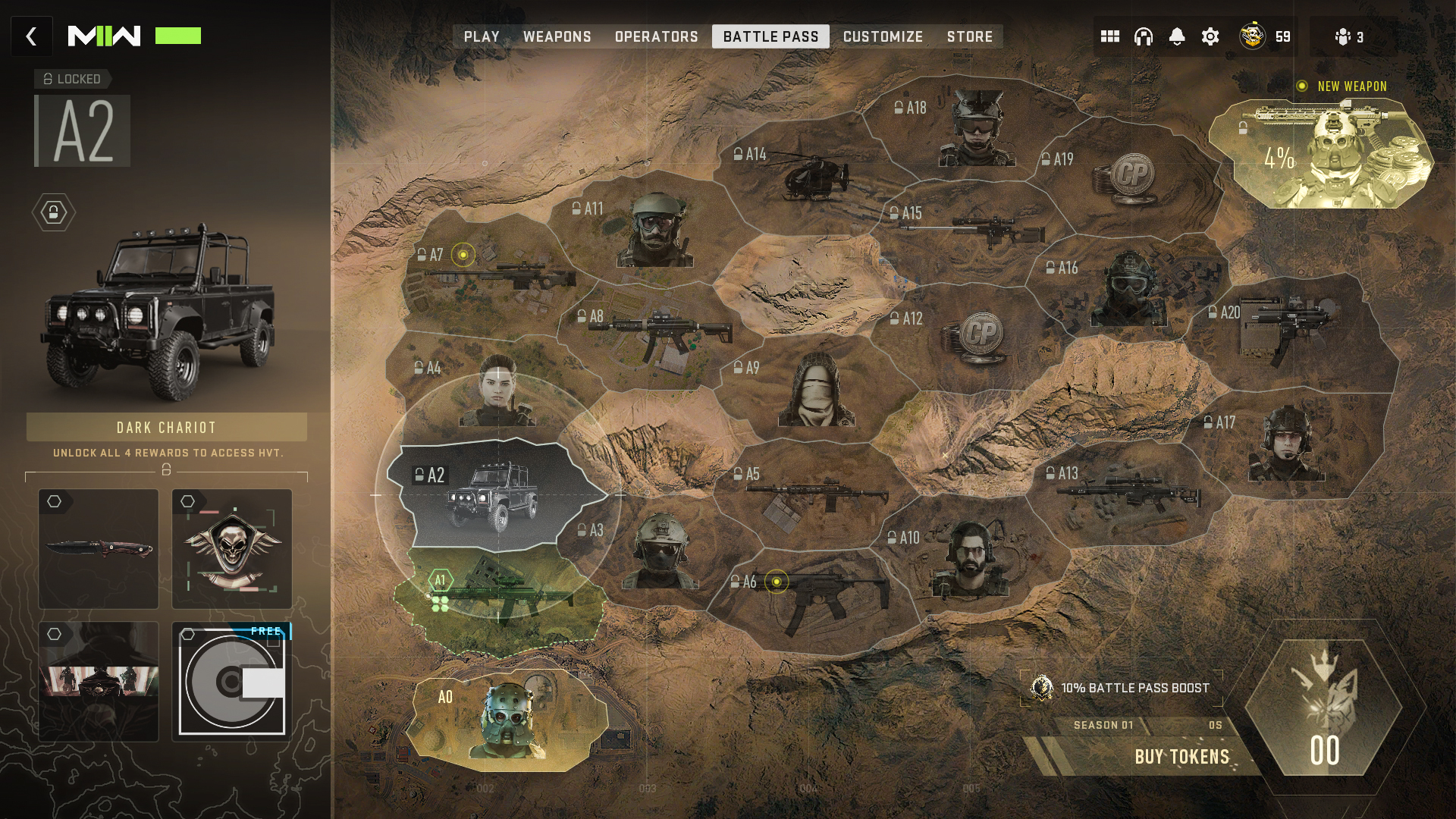Open the settings gear
Image resolution: width=1456 pixels, height=819 pixels.
(x=1211, y=36)
